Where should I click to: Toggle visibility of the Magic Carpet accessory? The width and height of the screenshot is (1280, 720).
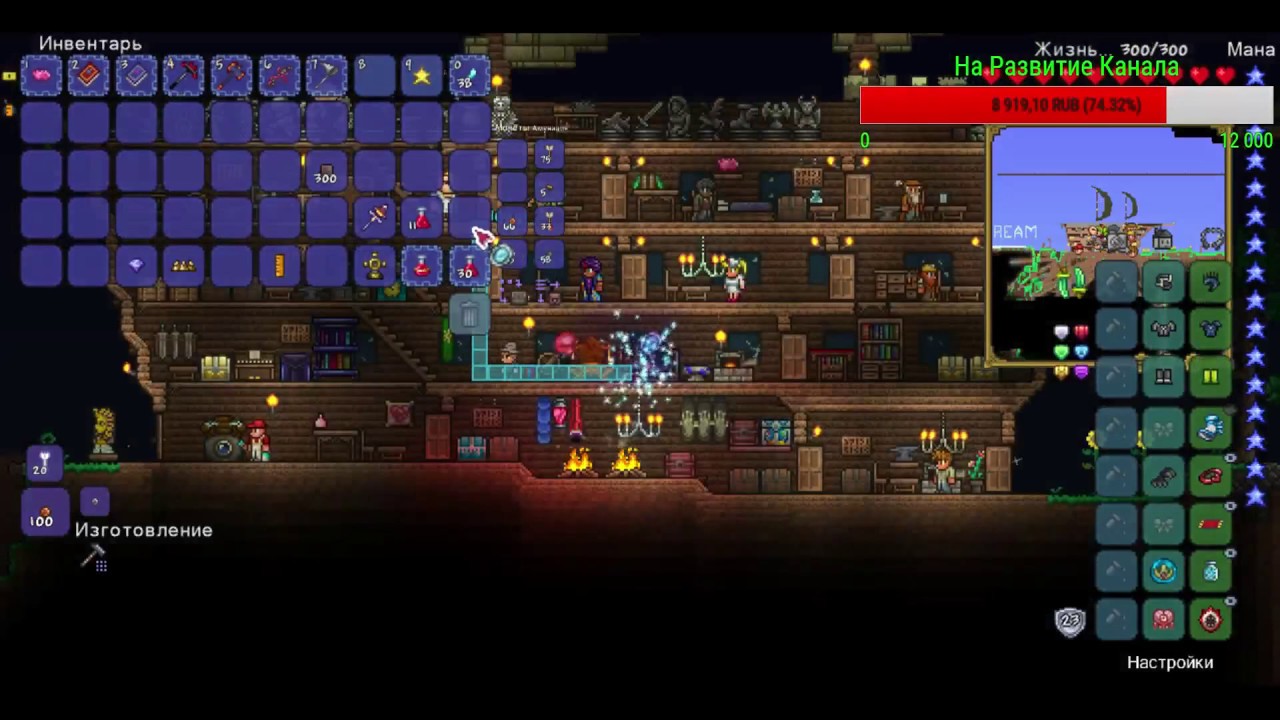1229,503
